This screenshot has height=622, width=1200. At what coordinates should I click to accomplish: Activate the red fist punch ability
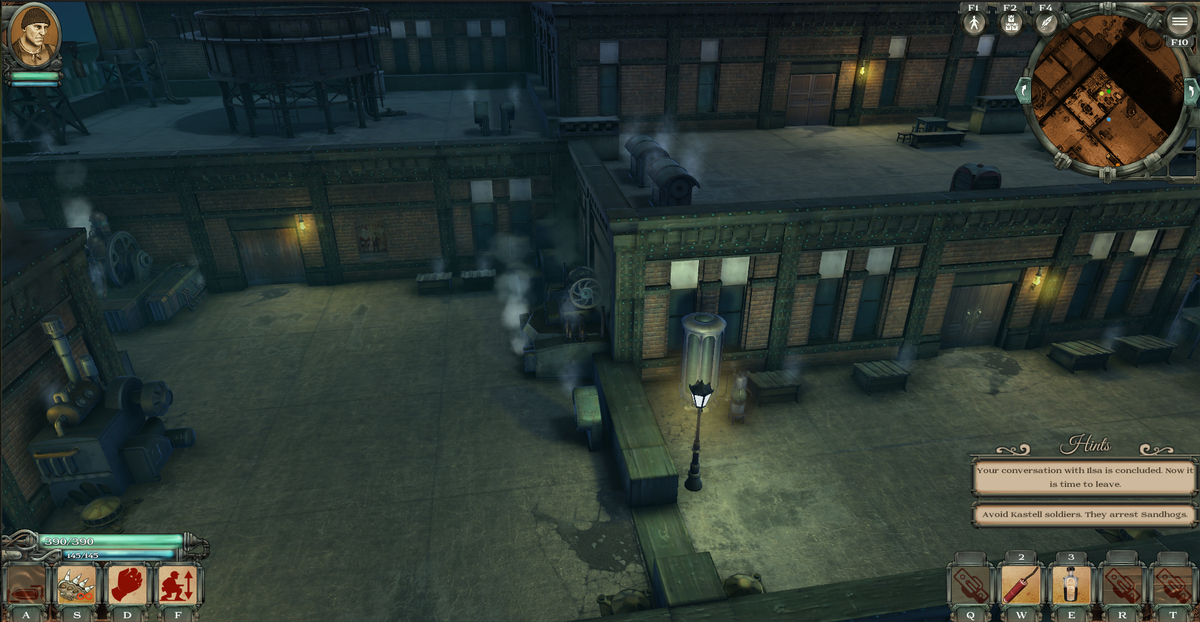[127, 585]
